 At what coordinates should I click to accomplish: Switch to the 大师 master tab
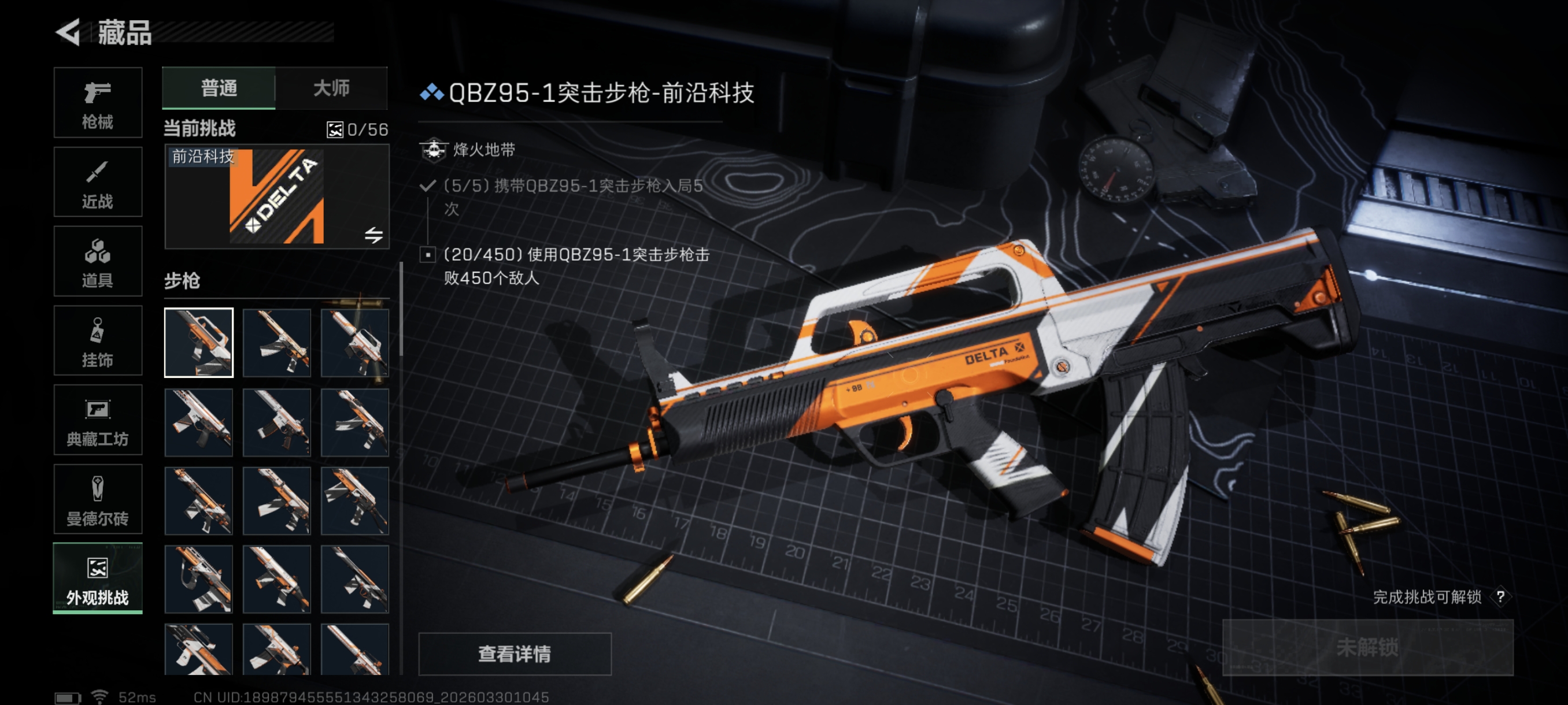pyautogui.click(x=331, y=88)
